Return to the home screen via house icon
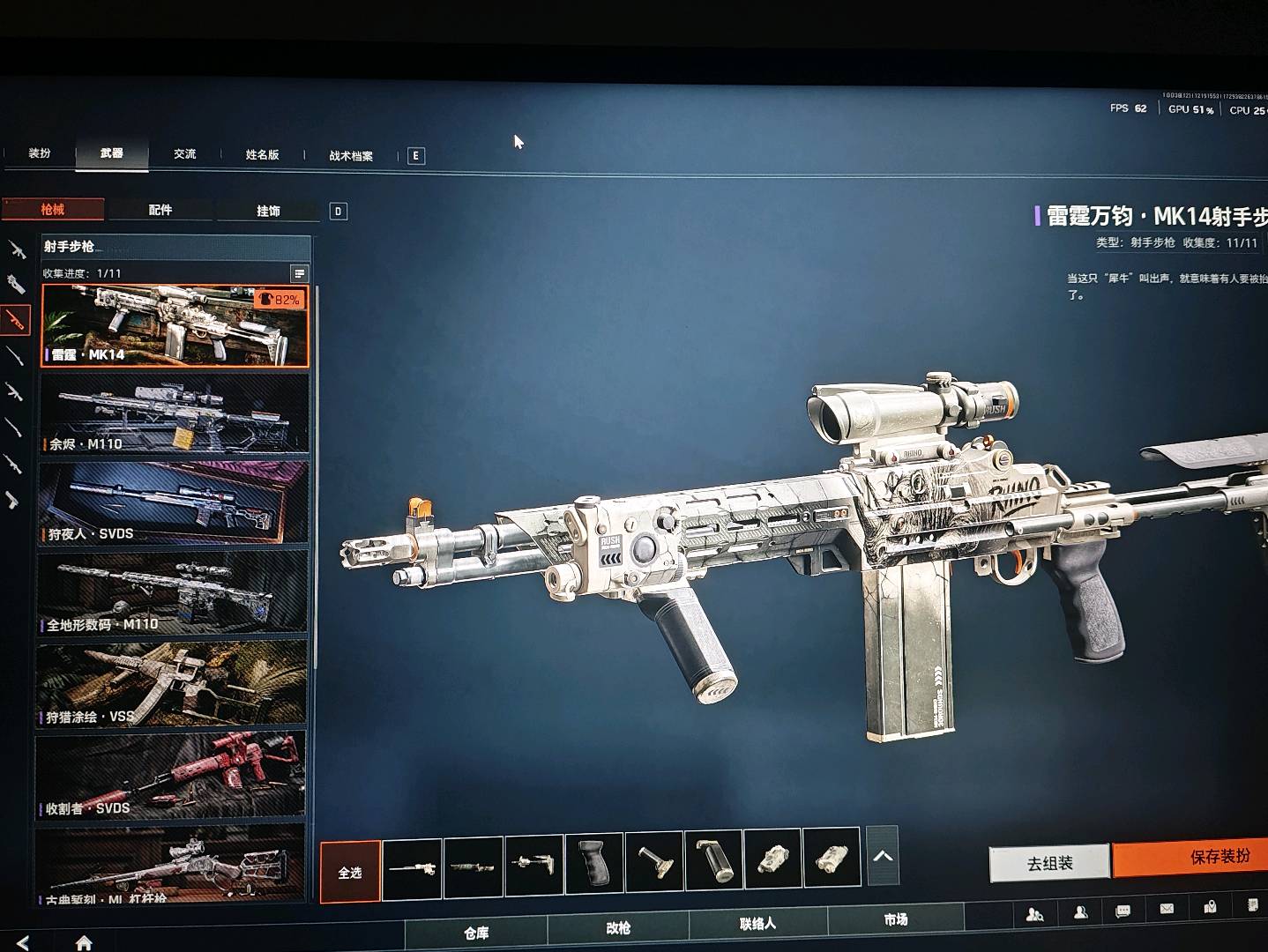 (x=84, y=943)
